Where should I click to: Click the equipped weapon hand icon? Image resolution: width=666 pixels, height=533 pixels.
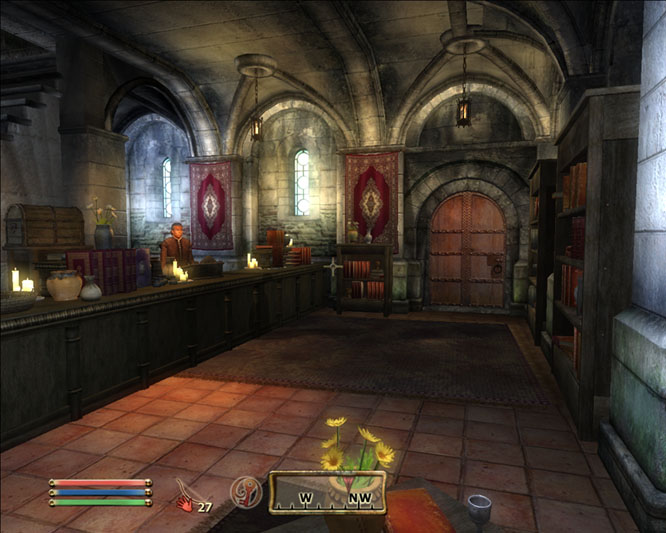185,497
